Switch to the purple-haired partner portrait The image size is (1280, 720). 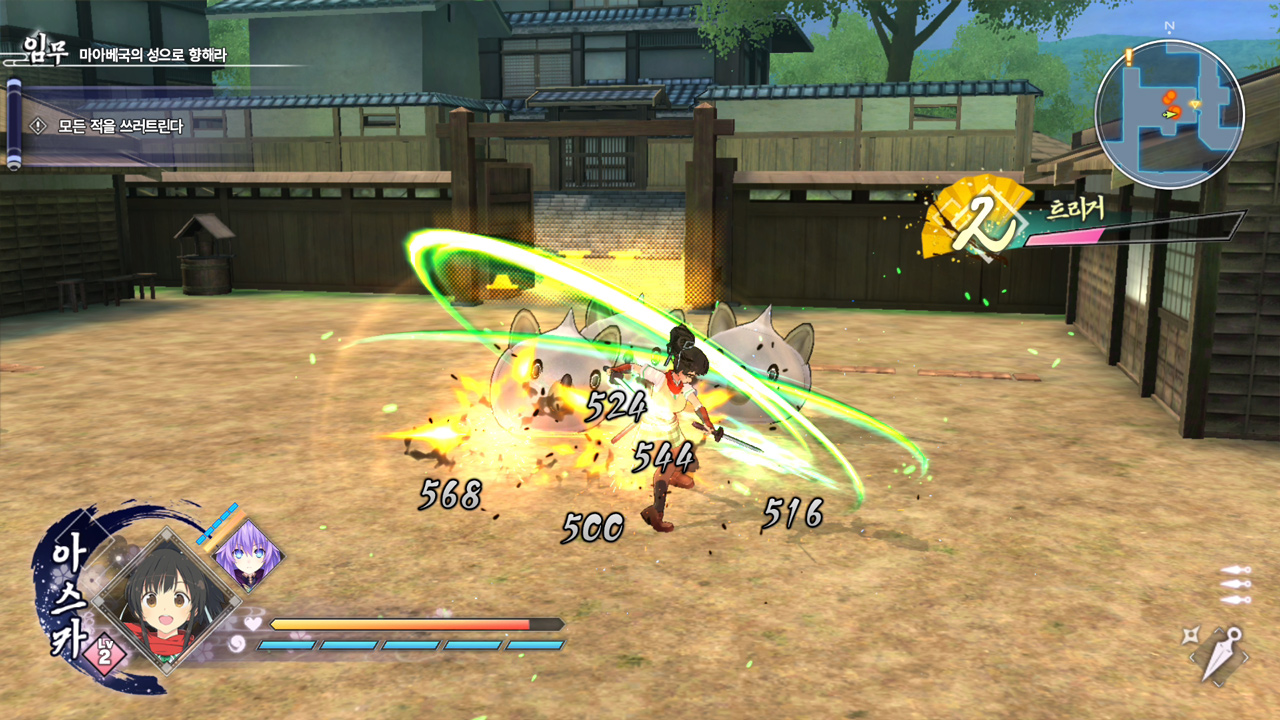coord(247,555)
